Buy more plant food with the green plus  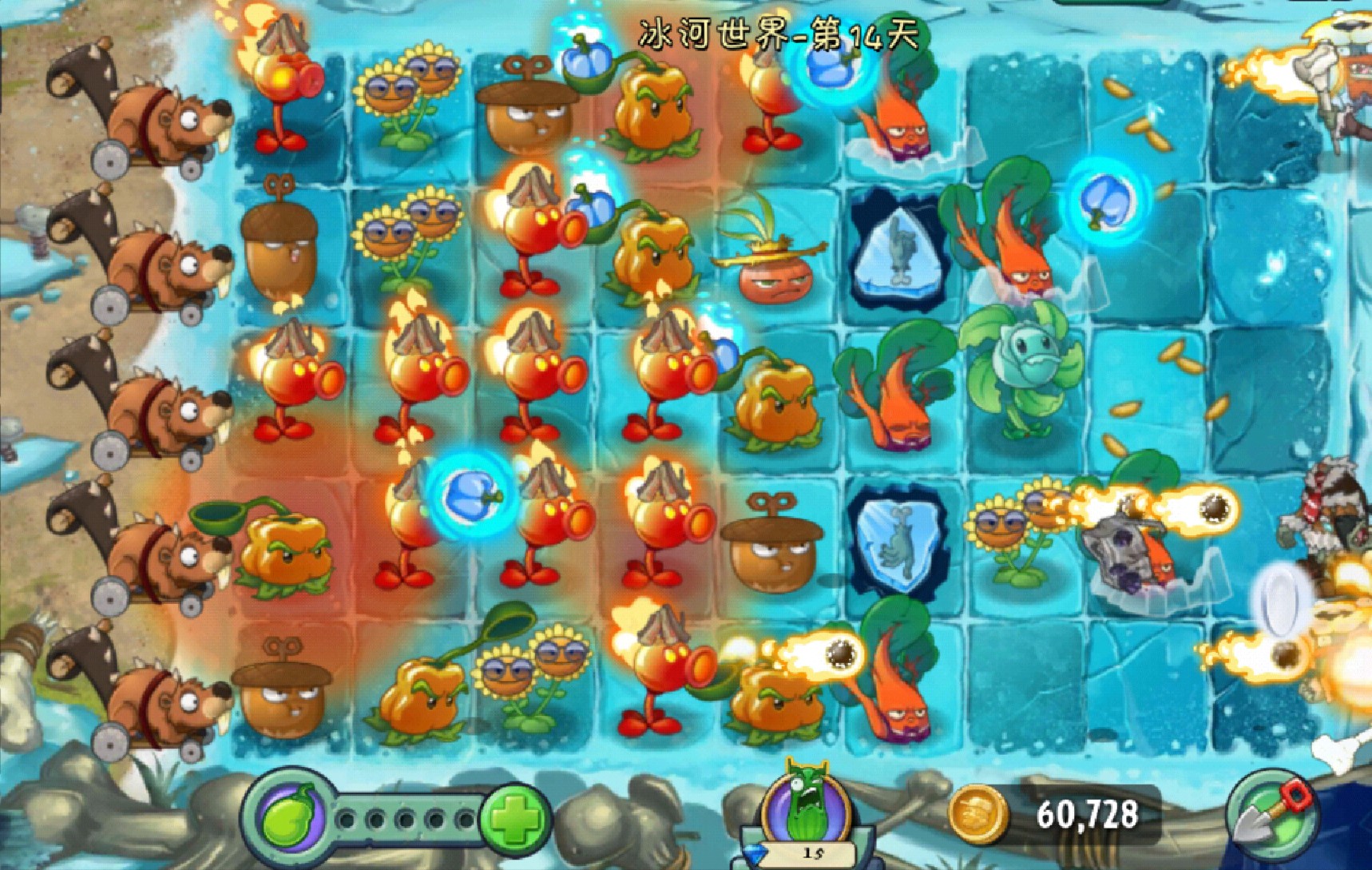pos(514,818)
